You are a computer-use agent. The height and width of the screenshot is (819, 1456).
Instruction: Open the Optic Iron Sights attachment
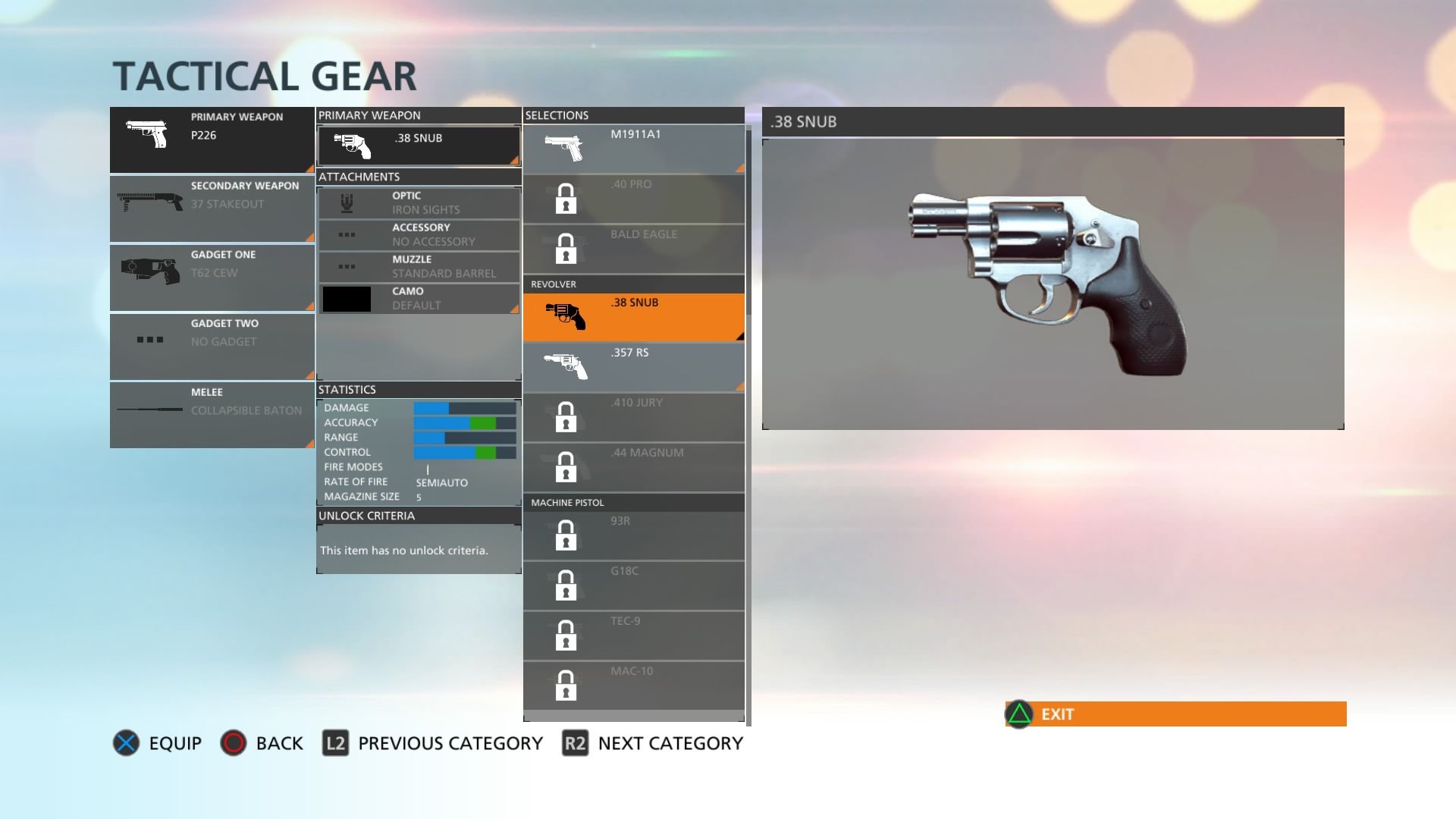point(419,203)
